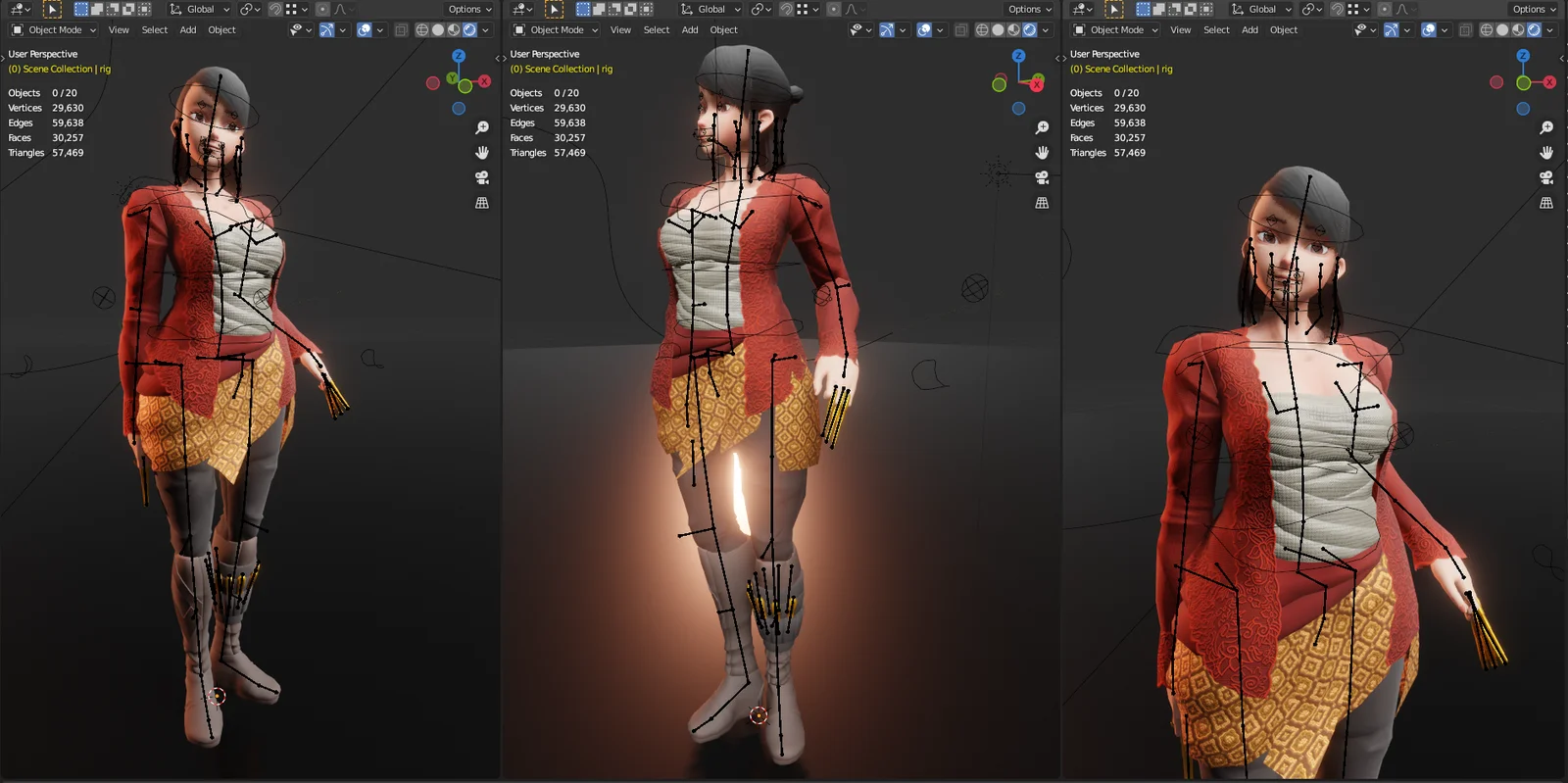Viewport: 1568px width, 783px height.
Task: Toggle Show Overlays in the right viewport header
Action: click(x=1428, y=29)
